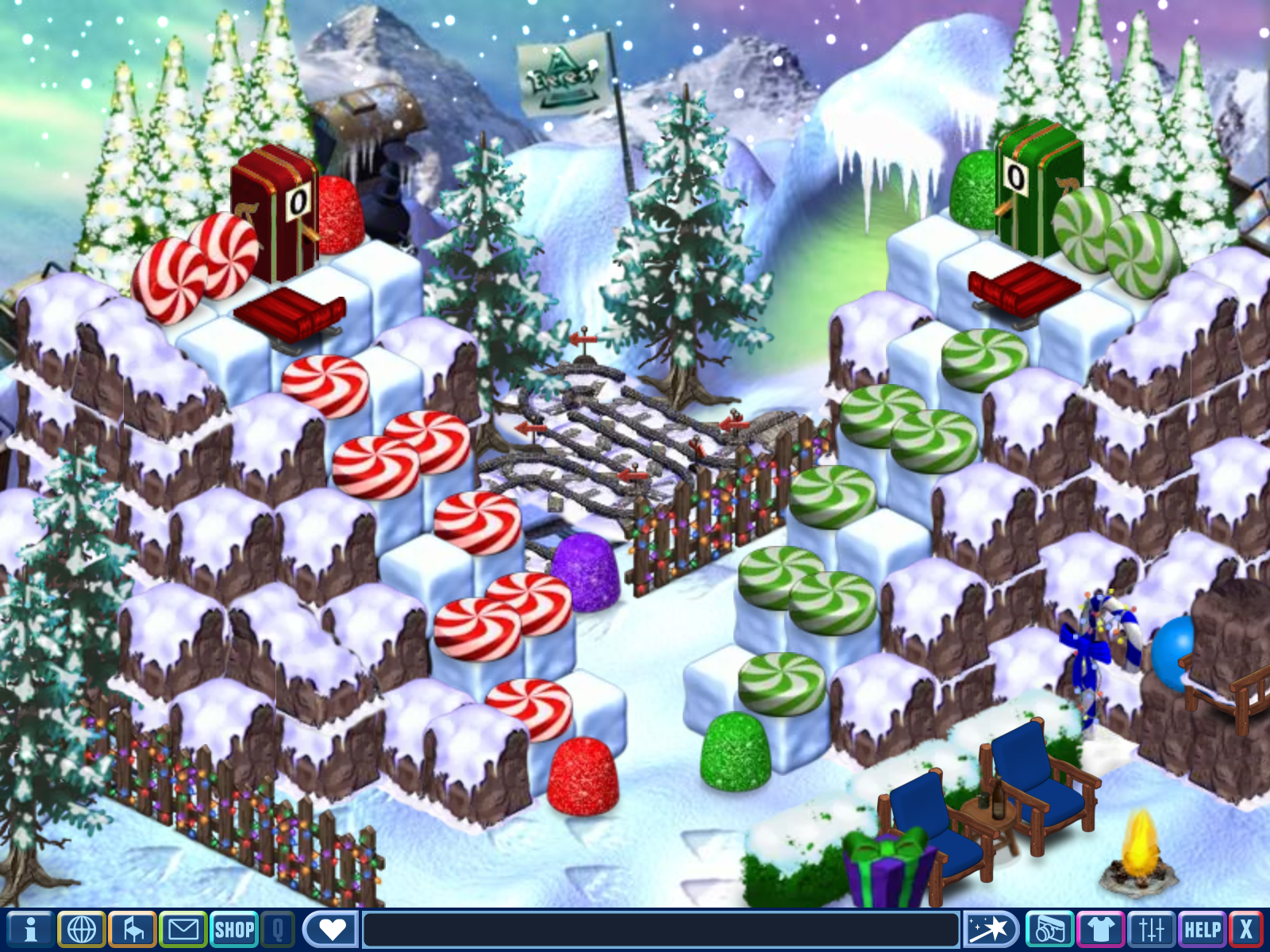
Task: Open the HELP menu
Action: [1202, 929]
